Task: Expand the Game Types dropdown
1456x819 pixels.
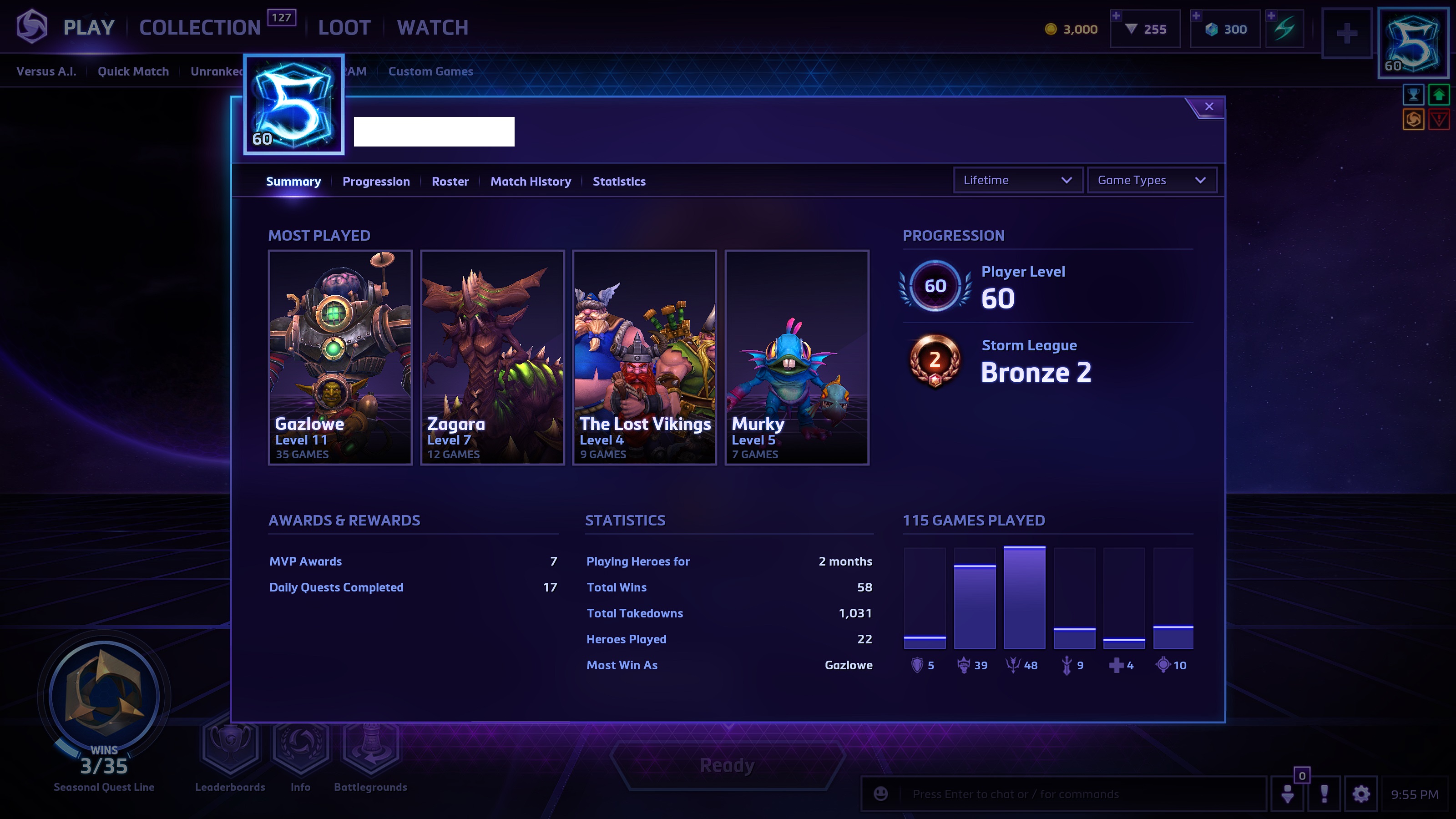Action: 1151,180
